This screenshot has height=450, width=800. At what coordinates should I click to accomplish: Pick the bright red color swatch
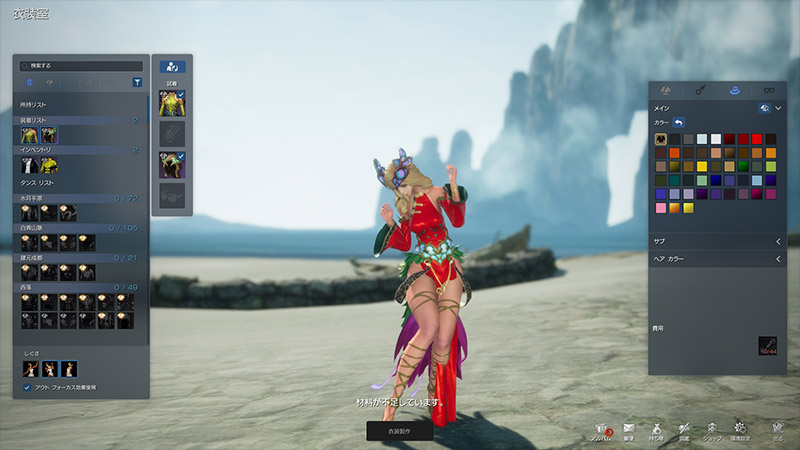[756, 139]
